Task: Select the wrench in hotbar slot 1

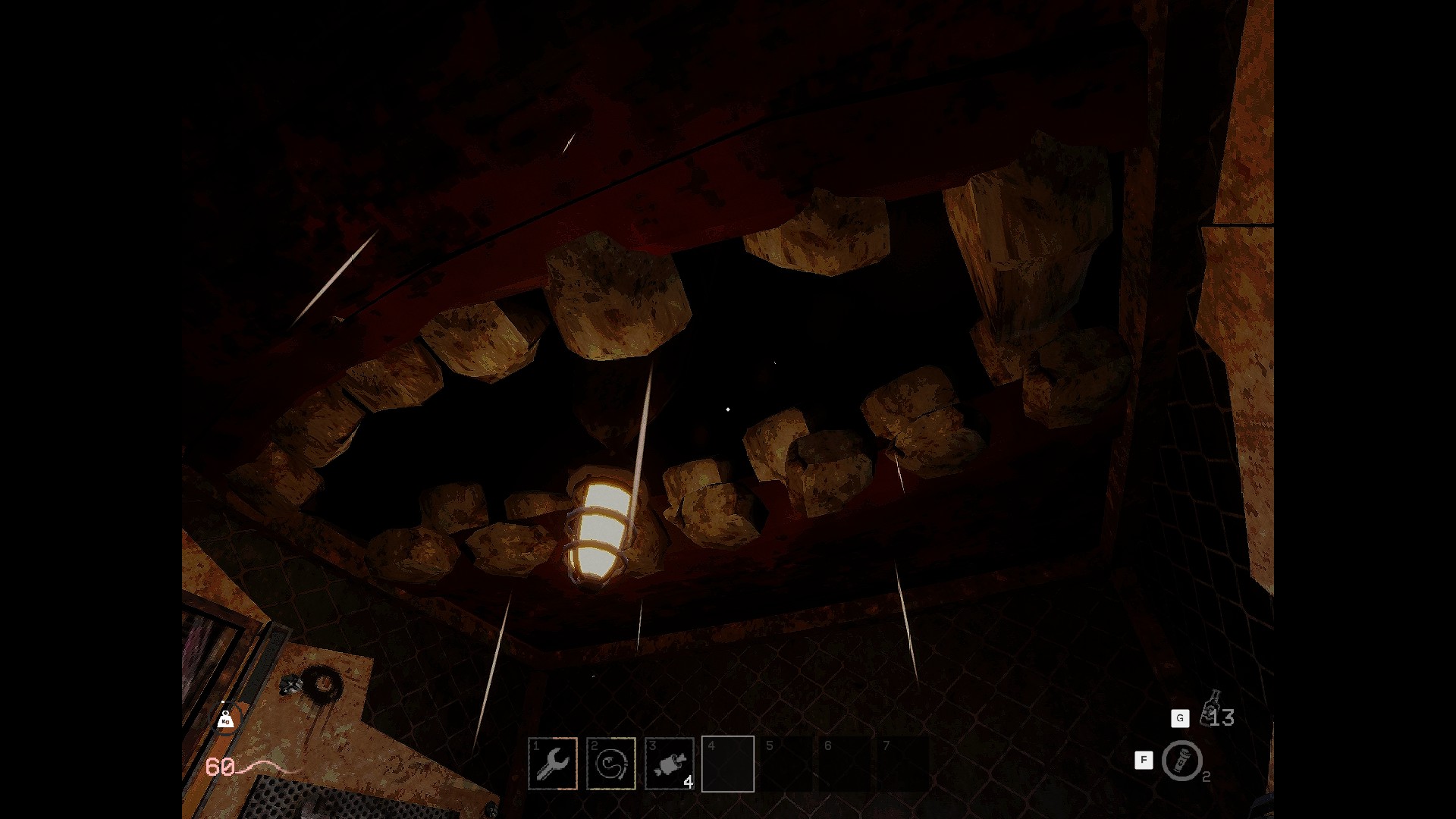Action: (553, 764)
